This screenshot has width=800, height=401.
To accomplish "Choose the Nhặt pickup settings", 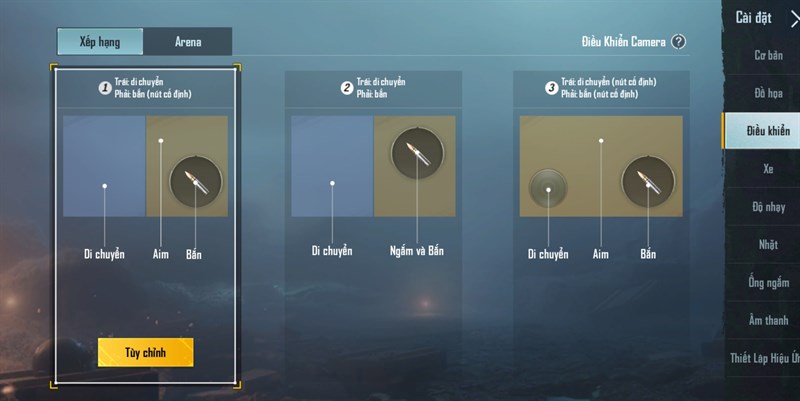I will coord(768,244).
